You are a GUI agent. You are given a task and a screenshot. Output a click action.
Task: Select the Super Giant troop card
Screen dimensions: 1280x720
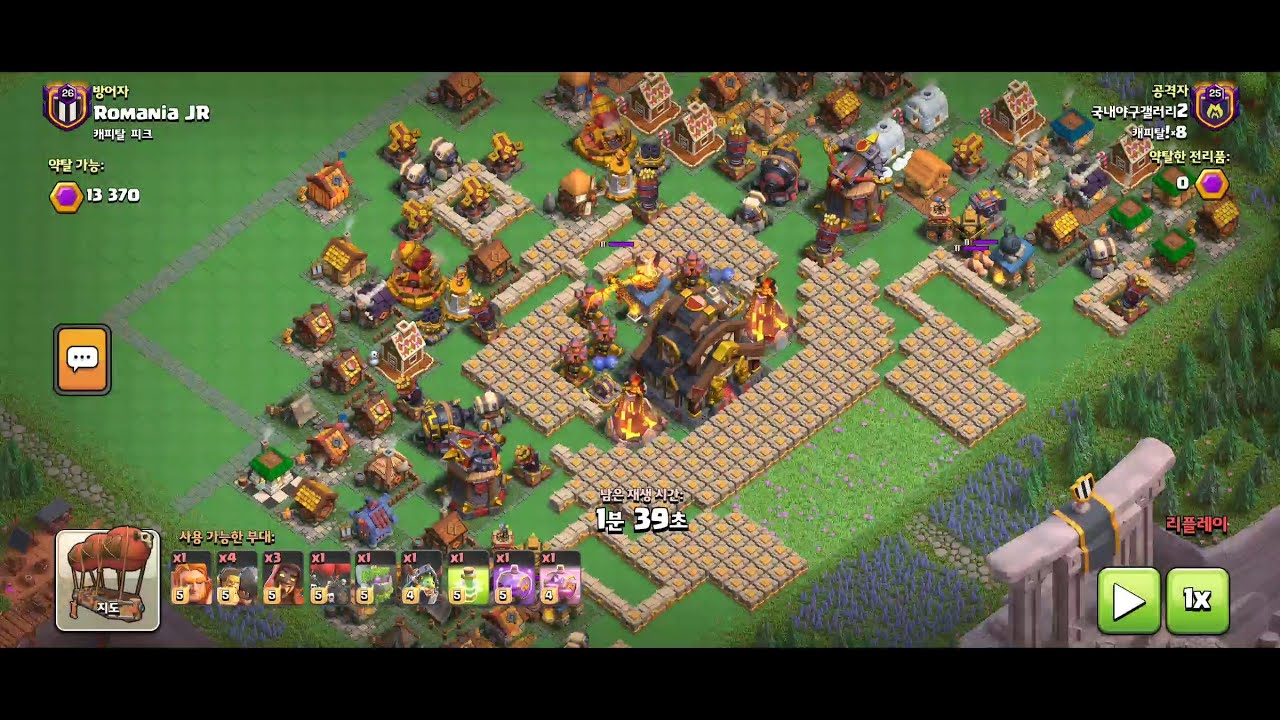192,578
